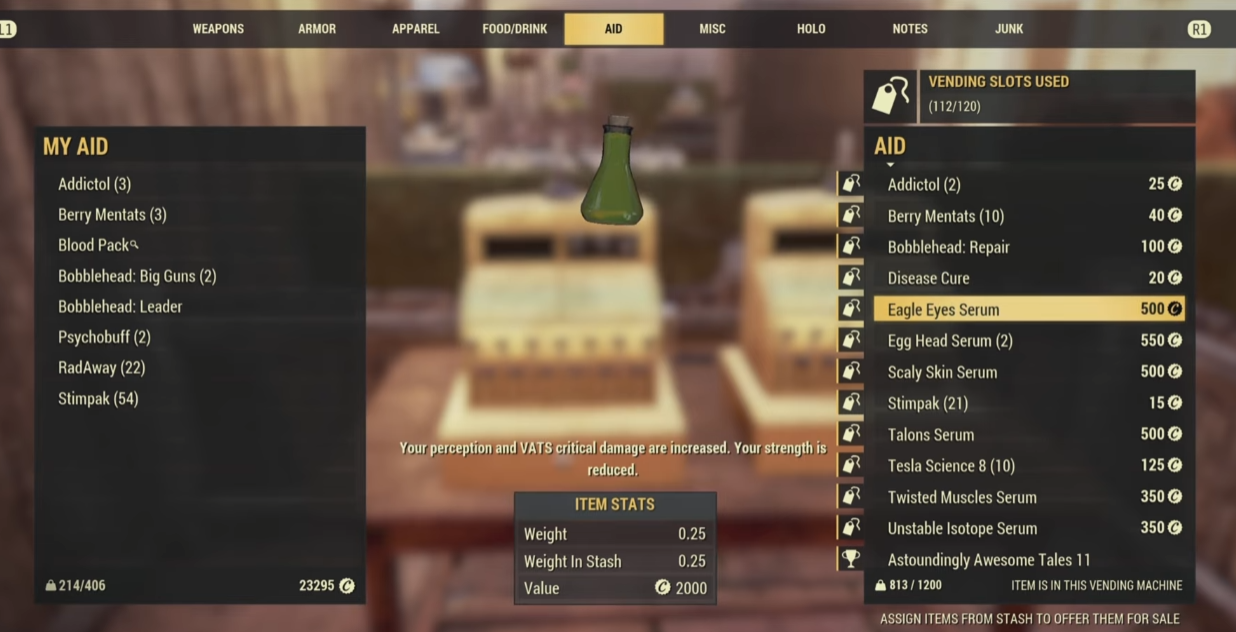Select Tesla Science 8 vending listing
The image size is (1236, 632).
pos(1028,466)
